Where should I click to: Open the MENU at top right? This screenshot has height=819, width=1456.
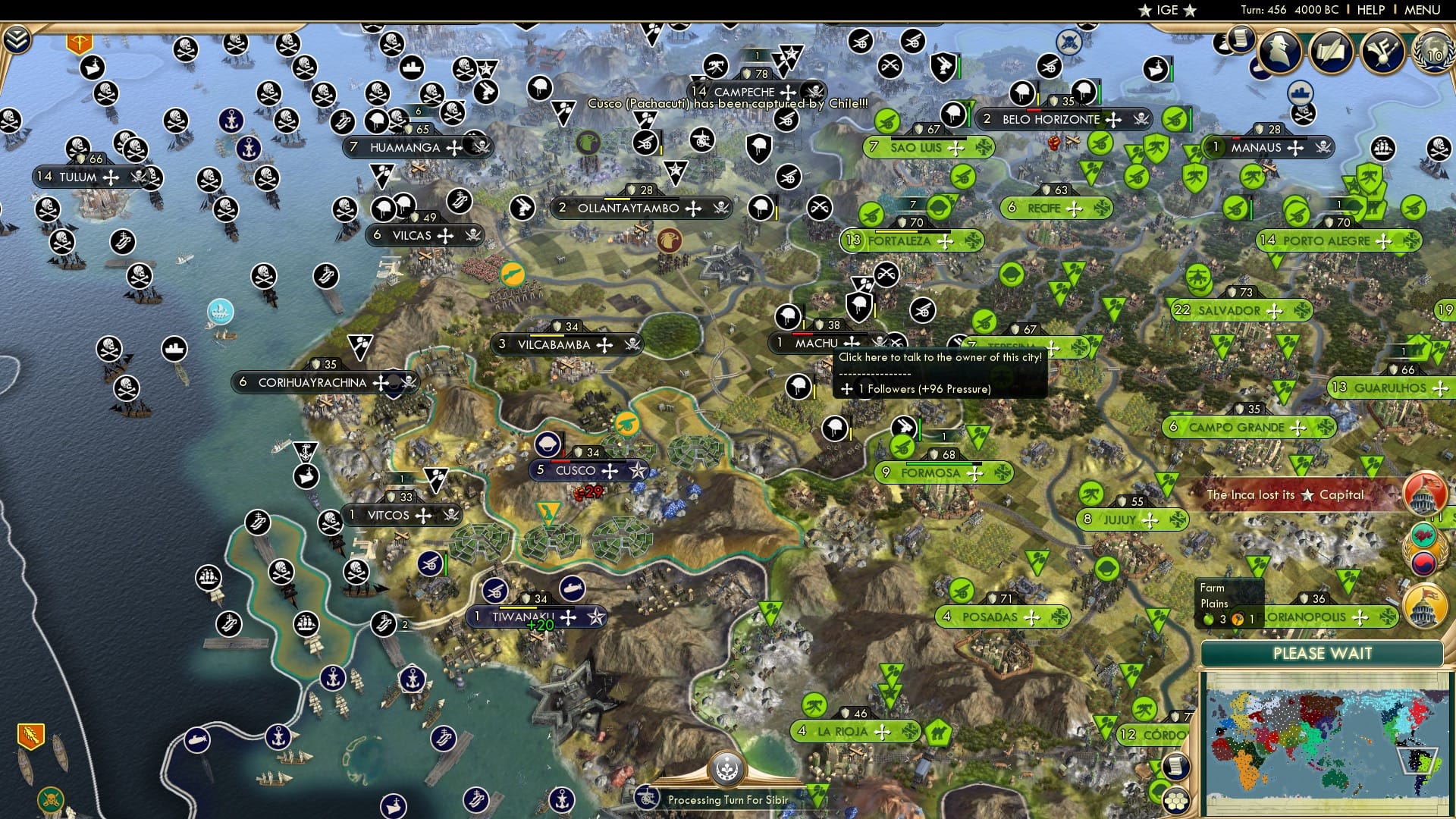pyautogui.click(x=1421, y=10)
